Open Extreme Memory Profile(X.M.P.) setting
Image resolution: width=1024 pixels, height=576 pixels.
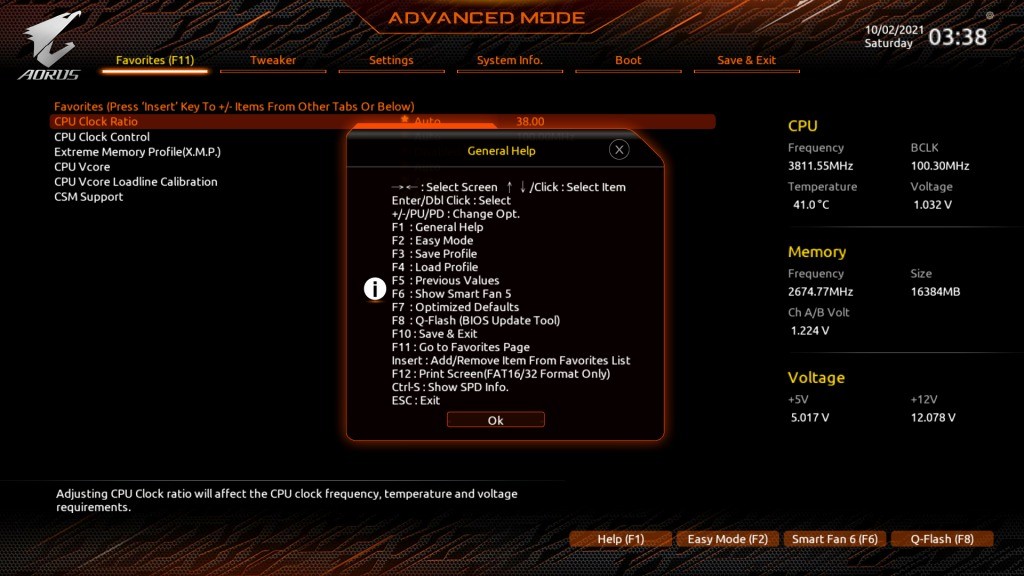point(137,152)
